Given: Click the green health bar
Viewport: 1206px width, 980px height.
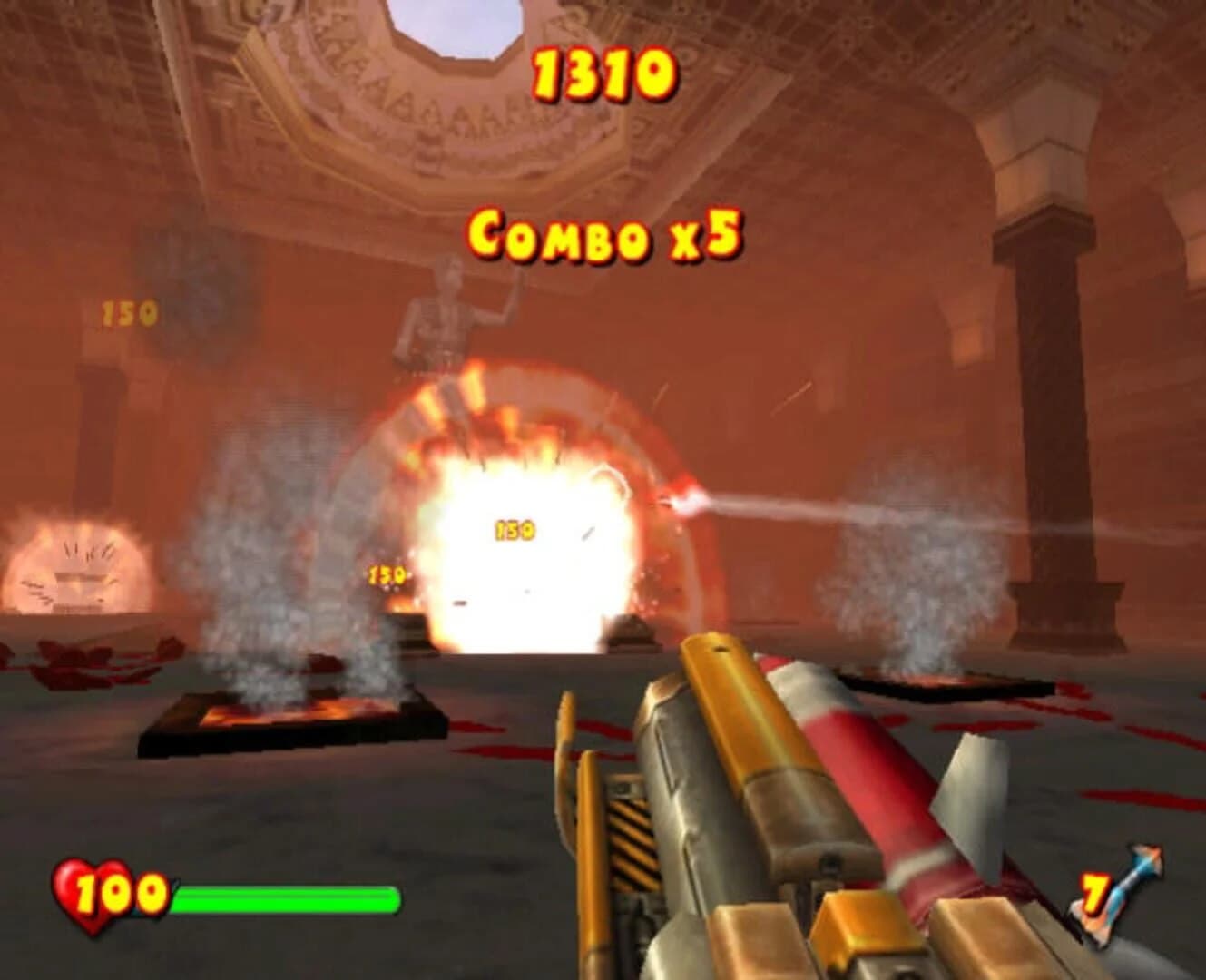Looking at the screenshot, I should tap(286, 898).
